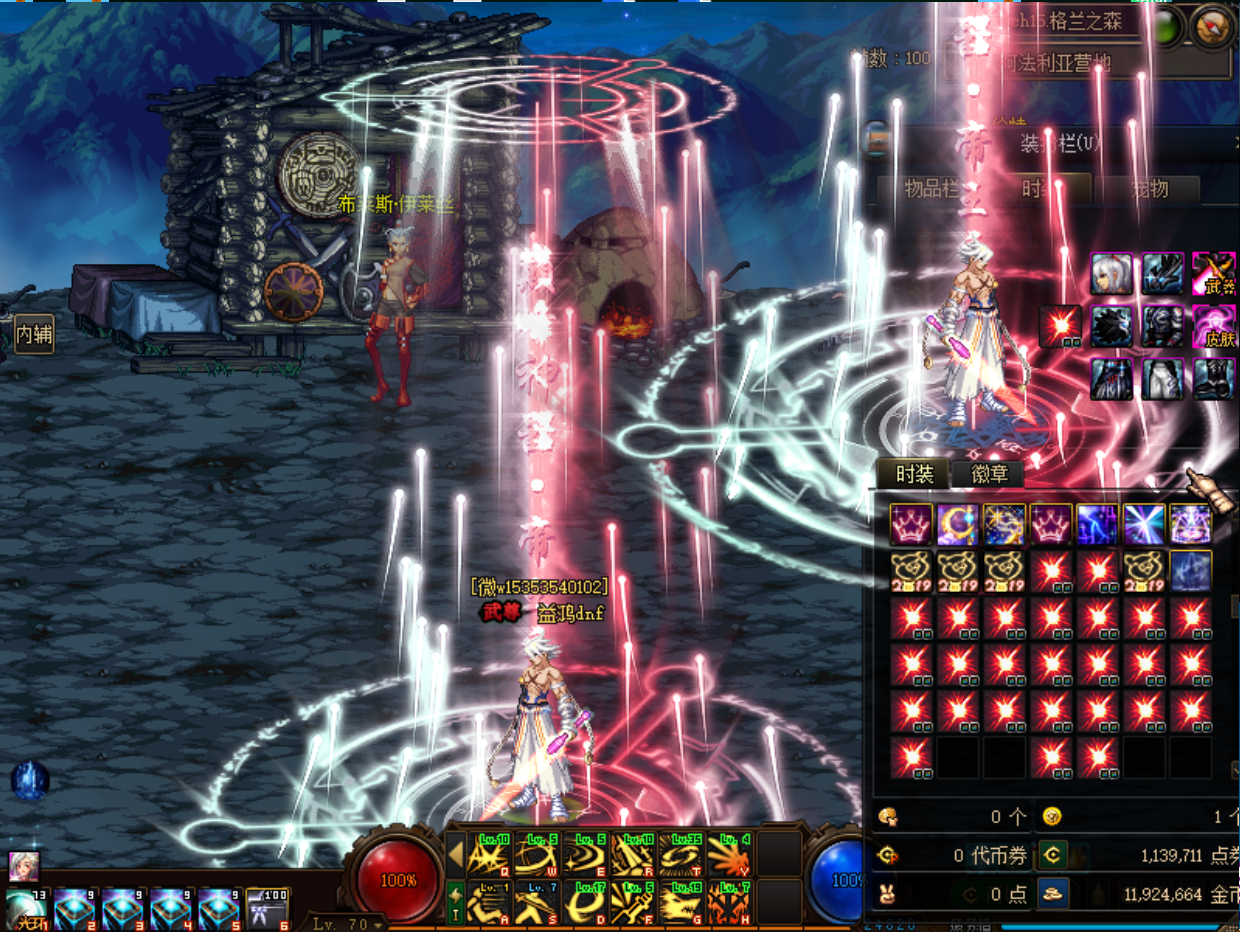The width and height of the screenshot is (1240, 932).
Task: Click the 内辅 side button
Action: click(x=33, y=334)
